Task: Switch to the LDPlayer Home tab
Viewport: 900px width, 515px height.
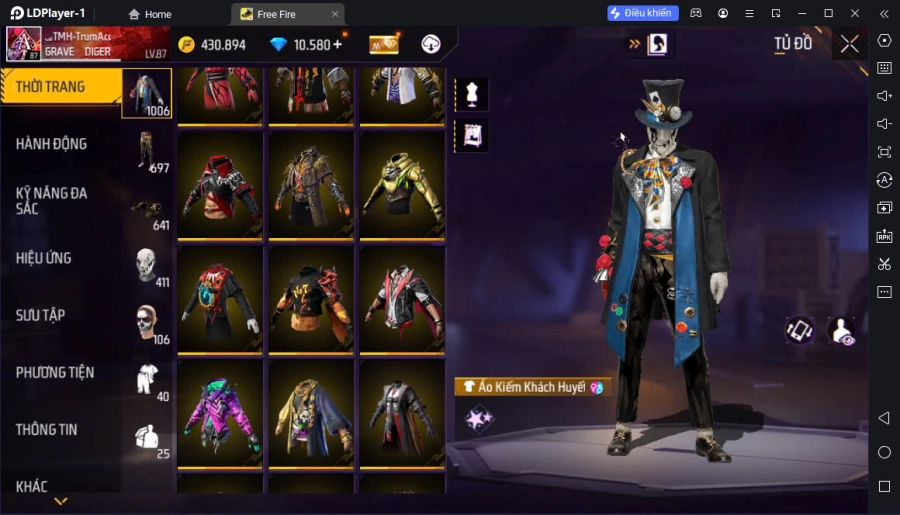Action: click(x=149, y=14)
